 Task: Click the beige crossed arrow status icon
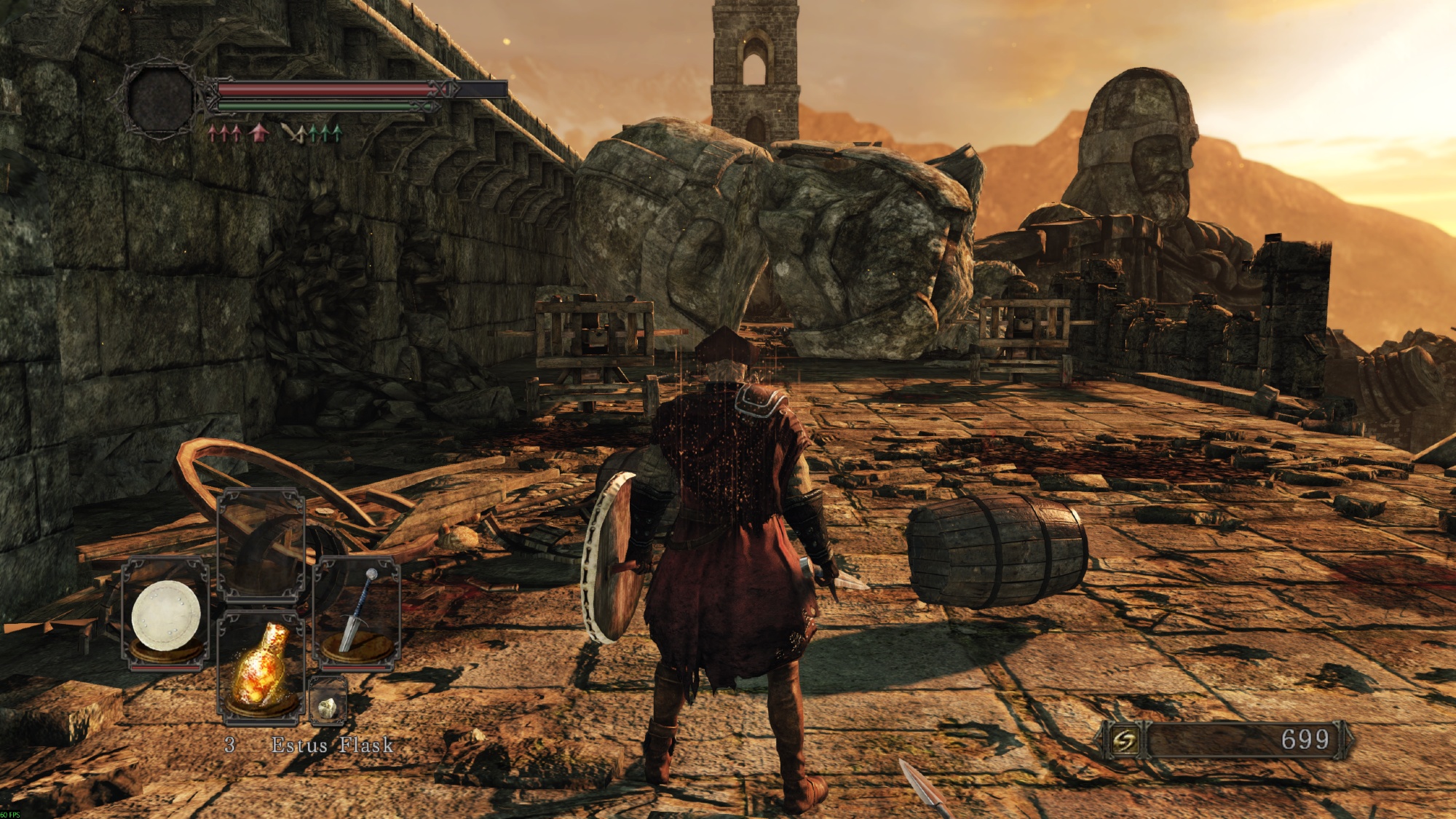coord(293,132)
